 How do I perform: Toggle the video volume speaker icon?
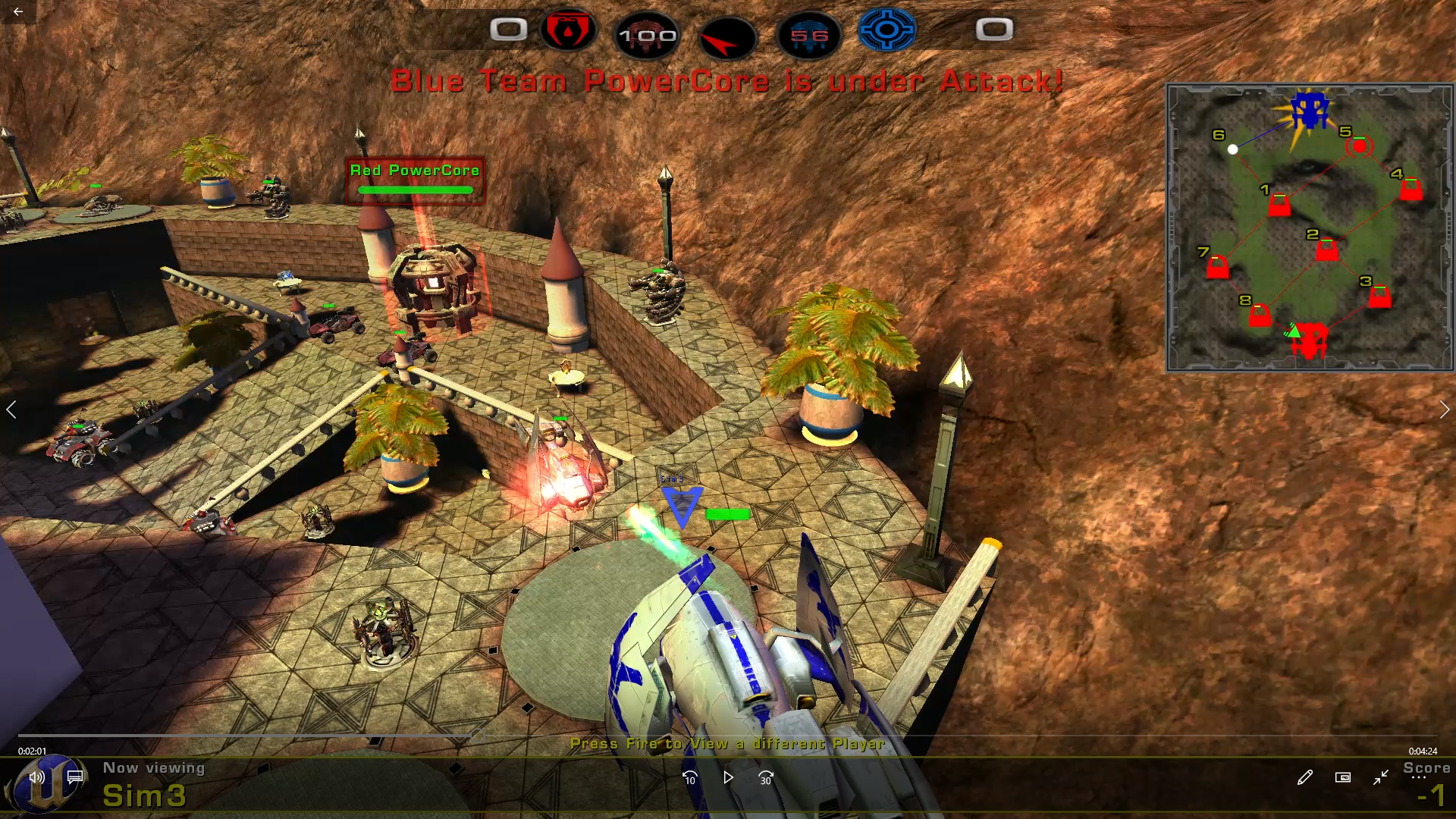point(36,777)
